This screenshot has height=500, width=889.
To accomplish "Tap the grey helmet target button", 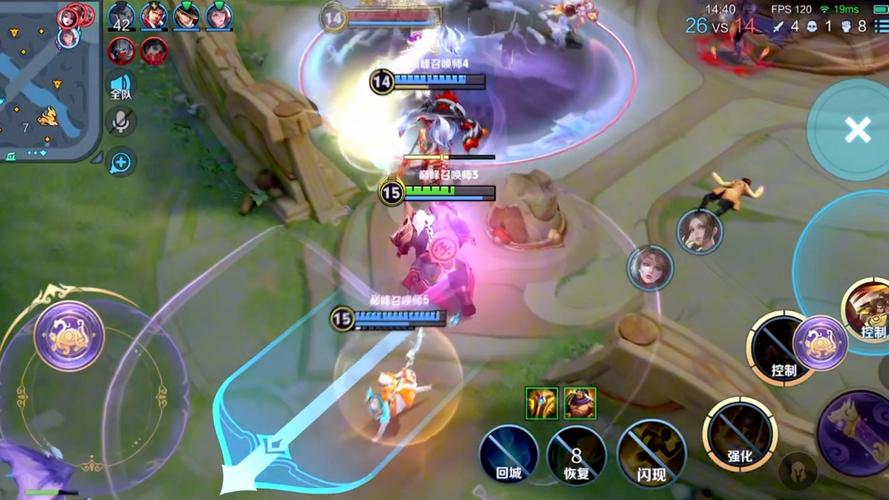I will (797, 470).
